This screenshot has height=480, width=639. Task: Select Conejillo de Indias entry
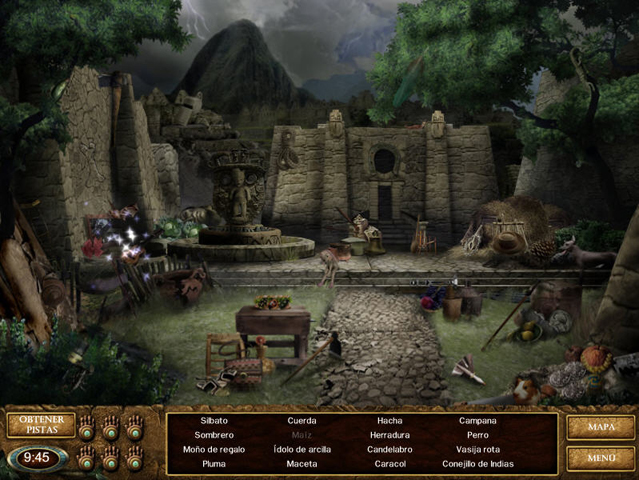point(477,464)
